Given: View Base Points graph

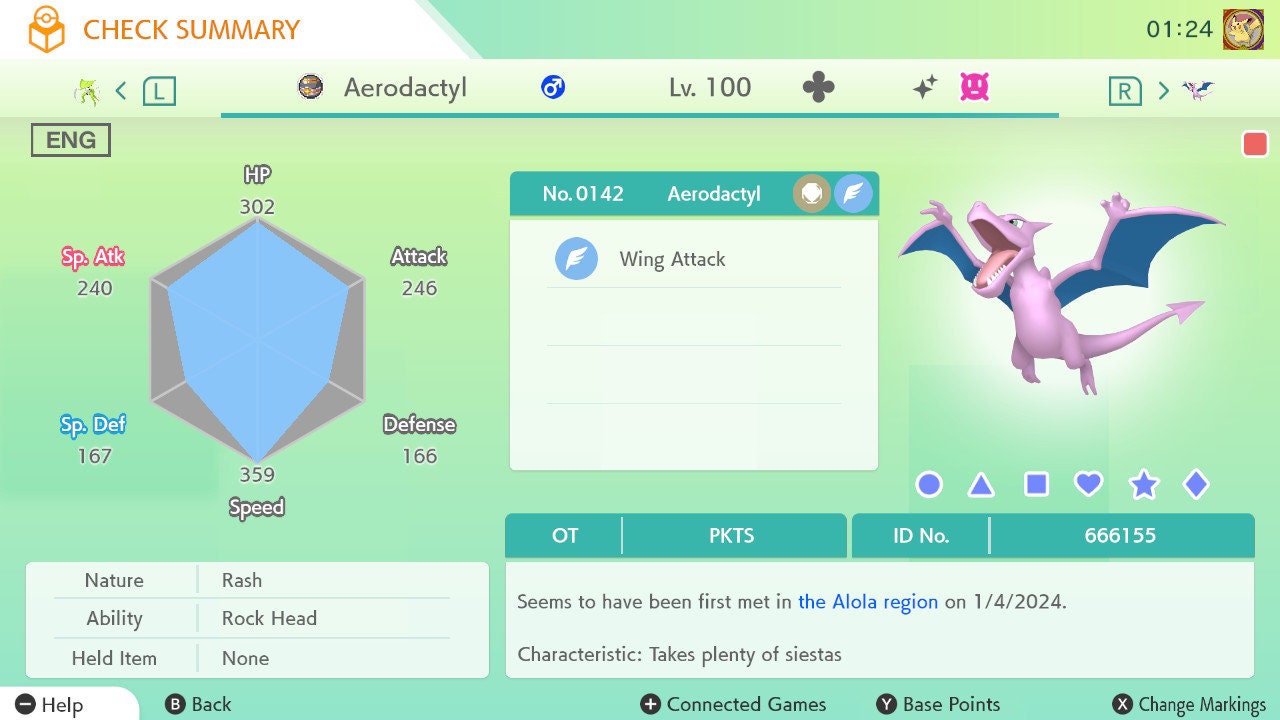Looking at the screenshot, I should [938, 704].
